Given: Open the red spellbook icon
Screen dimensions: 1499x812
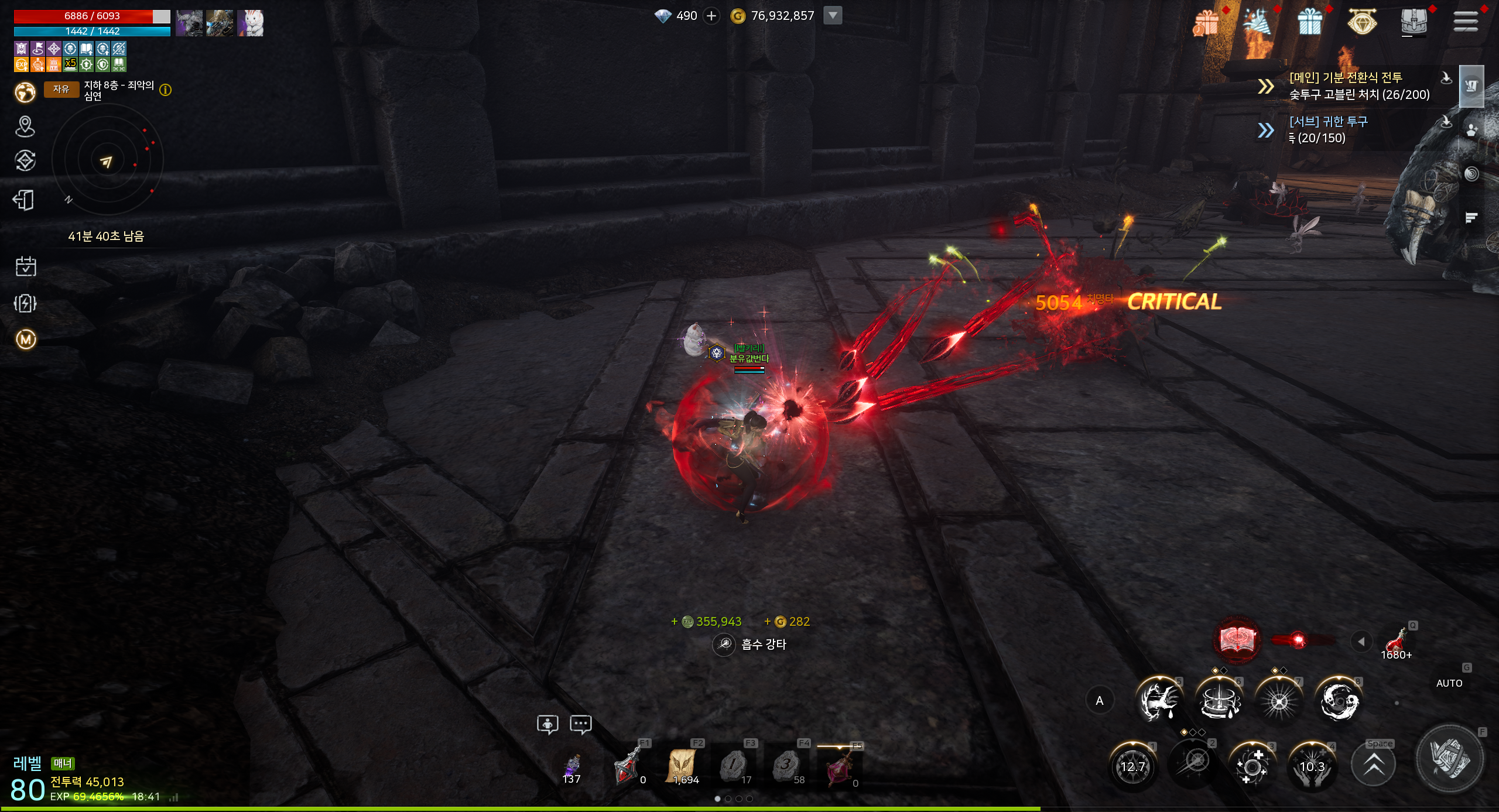Looking at the screenshot, I should tap(1237, 640).
